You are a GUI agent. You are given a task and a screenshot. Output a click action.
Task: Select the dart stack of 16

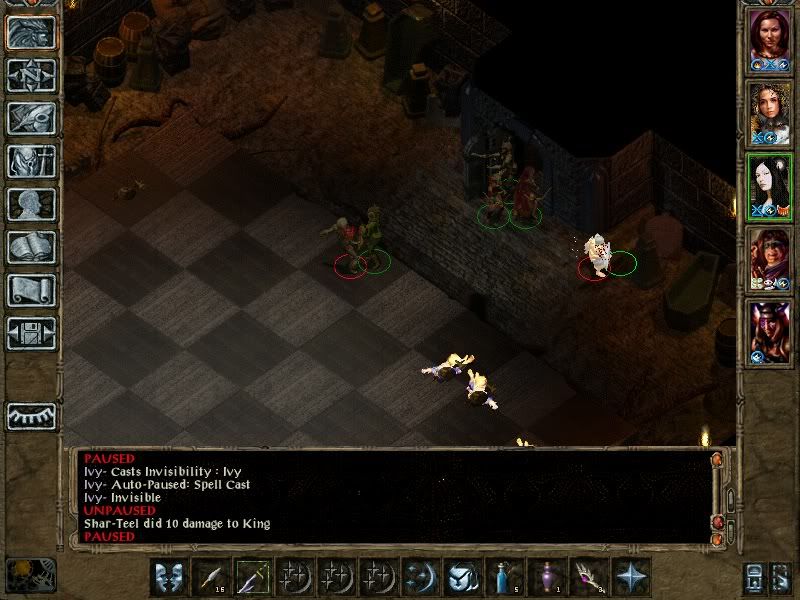(x=212, y=577)
